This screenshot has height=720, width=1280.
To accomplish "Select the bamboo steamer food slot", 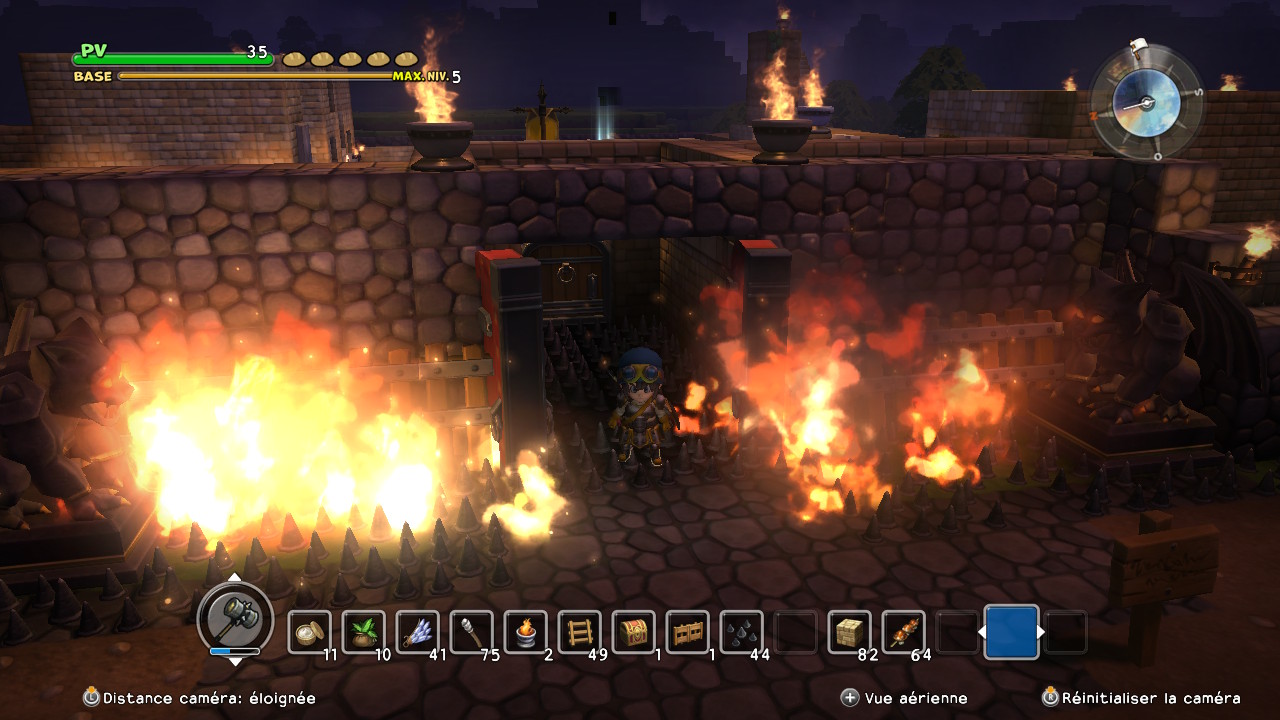I will tap(310, 632).
